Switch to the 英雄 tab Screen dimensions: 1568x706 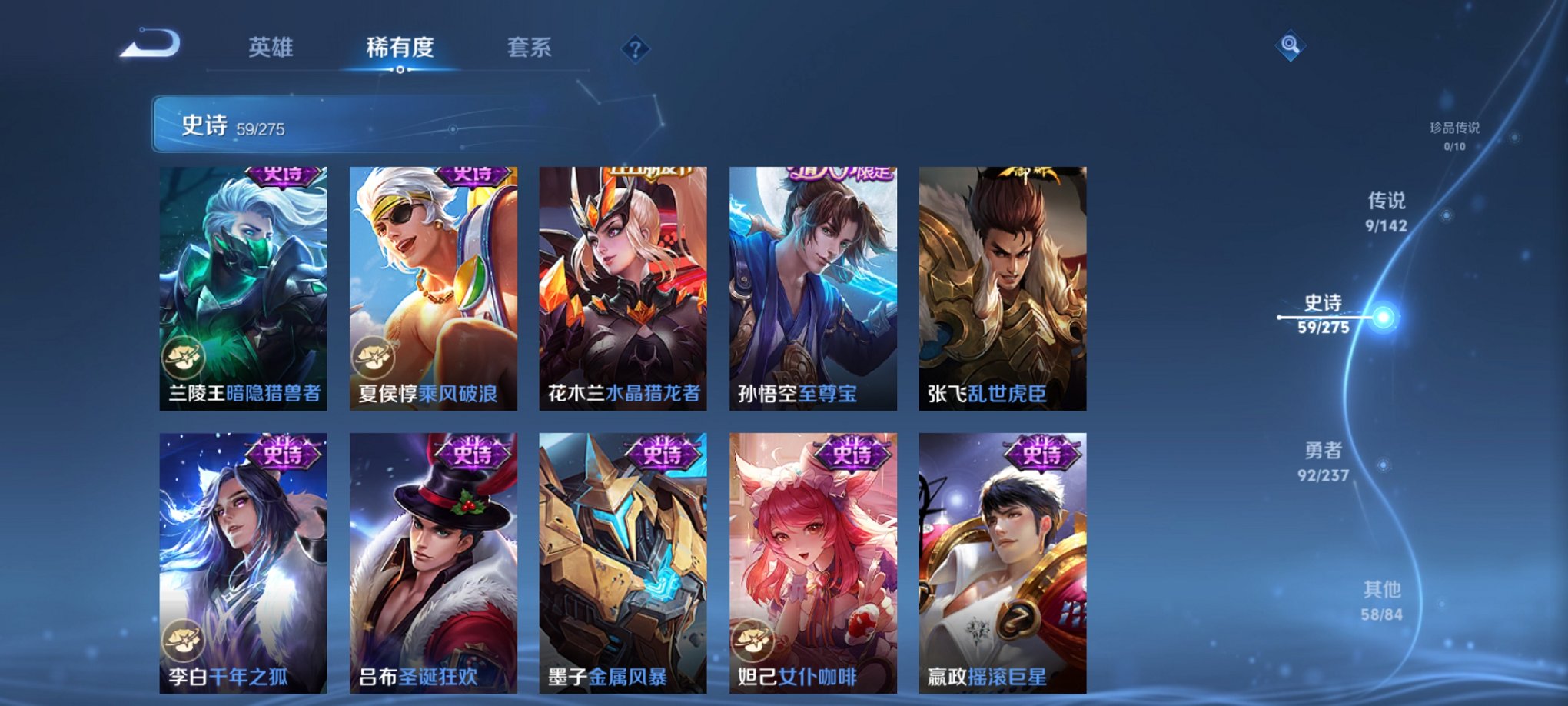(x=273, y=48)
